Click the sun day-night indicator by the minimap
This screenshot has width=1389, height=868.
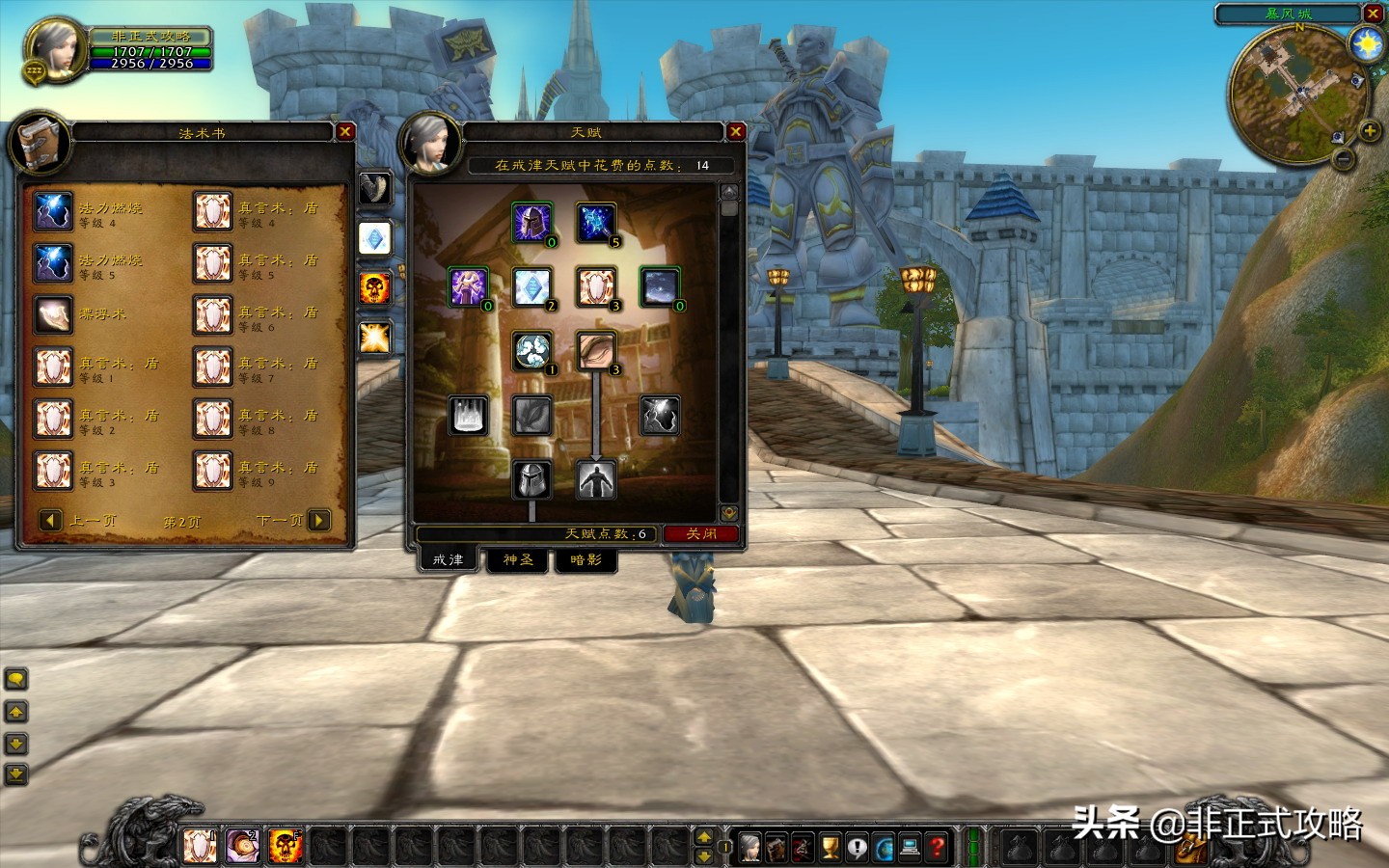pos(1367,43)
